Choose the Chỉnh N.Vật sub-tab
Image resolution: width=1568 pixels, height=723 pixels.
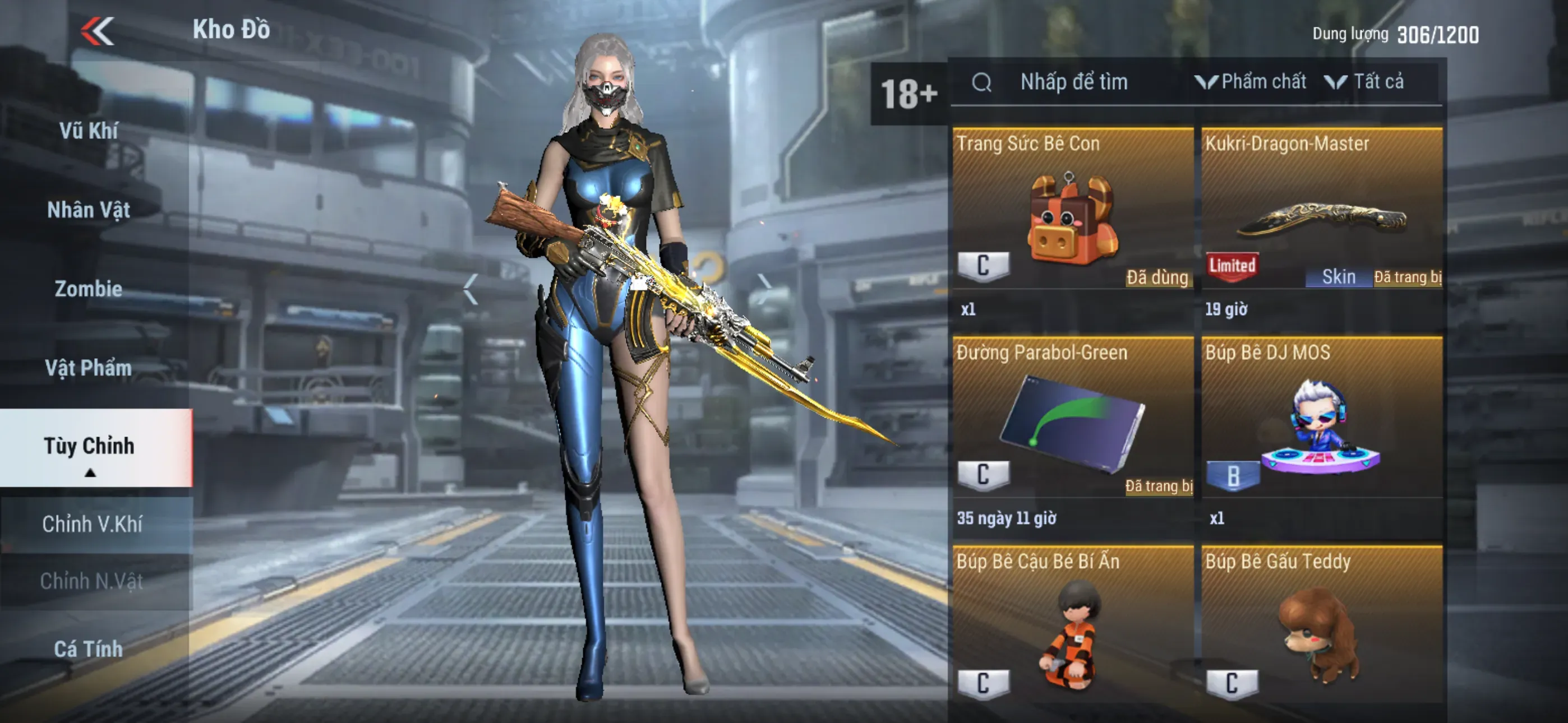tap(93, 581)
